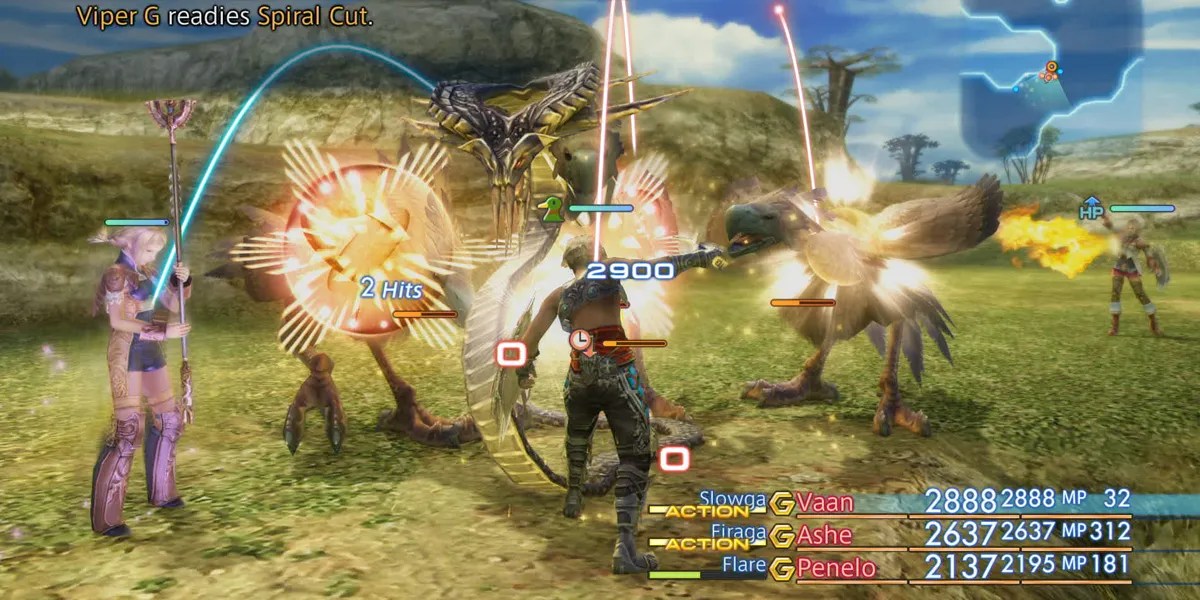
Task: Pick Penelo in the party list
Action: point(835,569)
